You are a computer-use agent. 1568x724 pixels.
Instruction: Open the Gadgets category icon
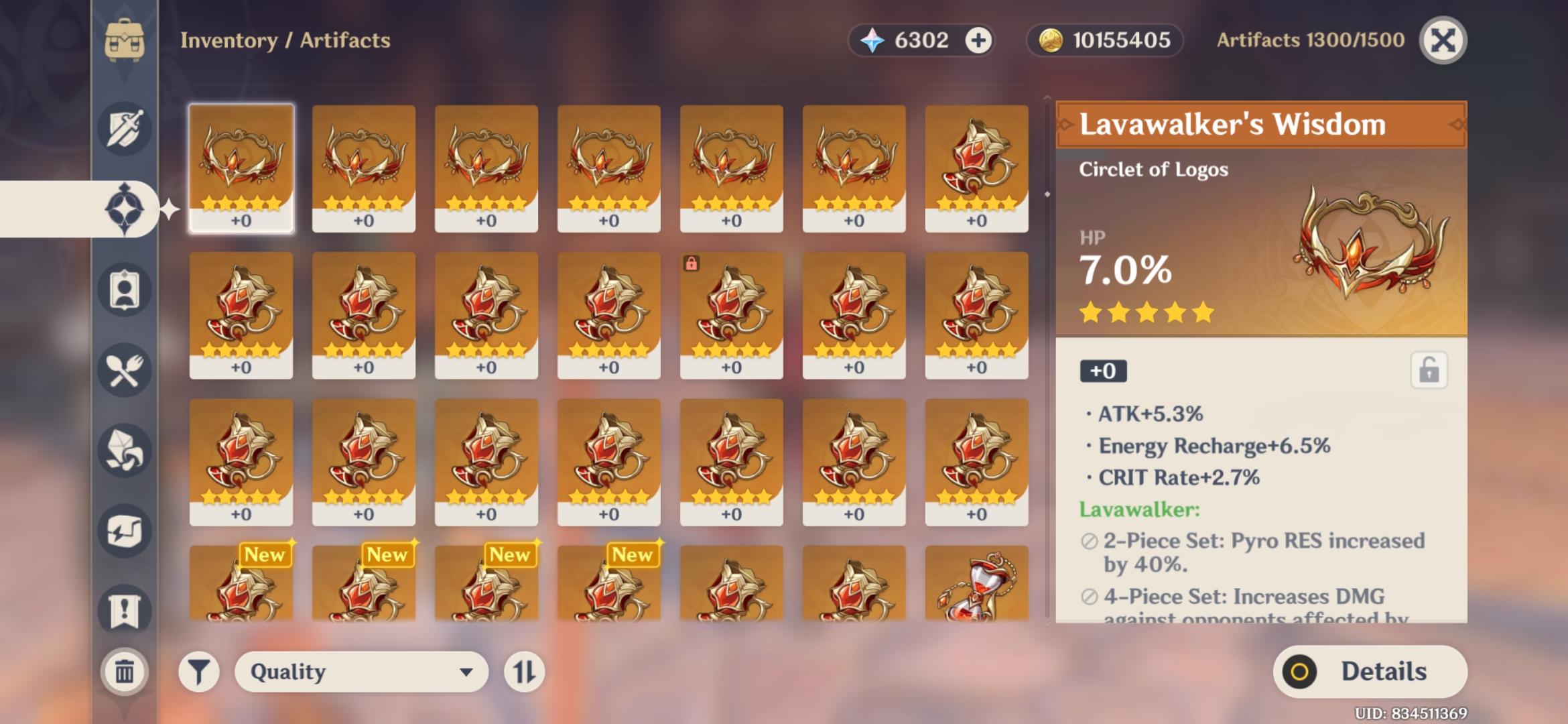click(124, 529)
